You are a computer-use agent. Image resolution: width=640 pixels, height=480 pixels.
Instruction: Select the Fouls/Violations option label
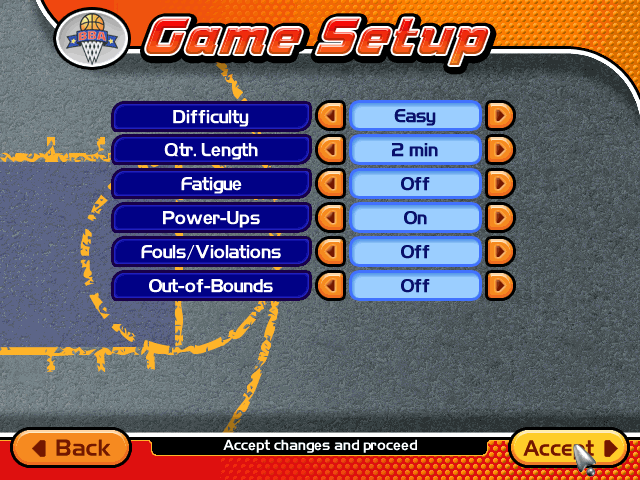(211, 252)
